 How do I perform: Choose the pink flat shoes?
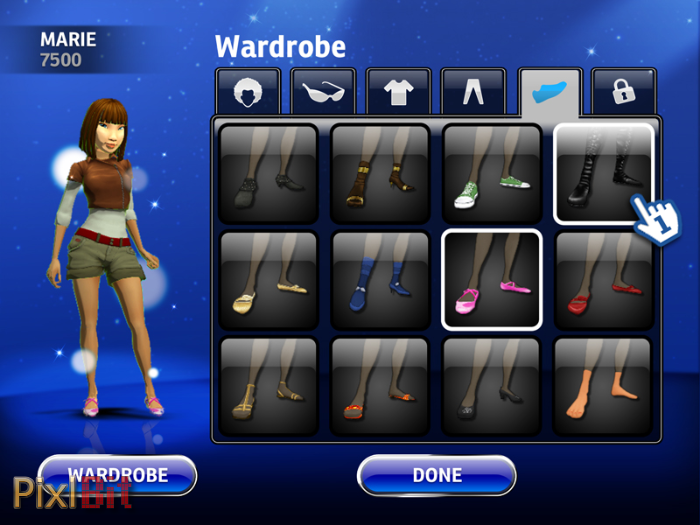pos(492,279)
